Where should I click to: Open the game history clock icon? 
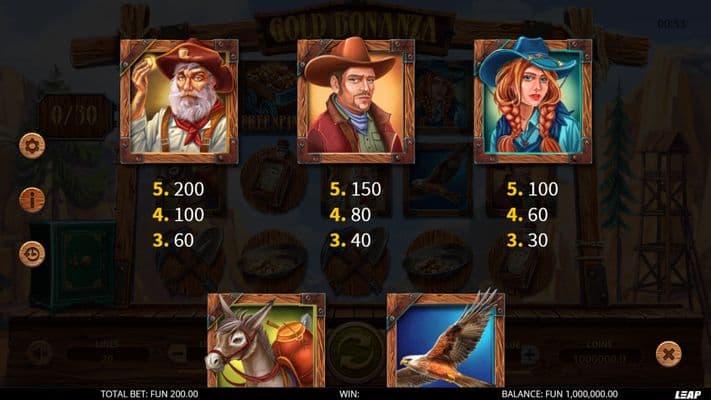(32, 253)
